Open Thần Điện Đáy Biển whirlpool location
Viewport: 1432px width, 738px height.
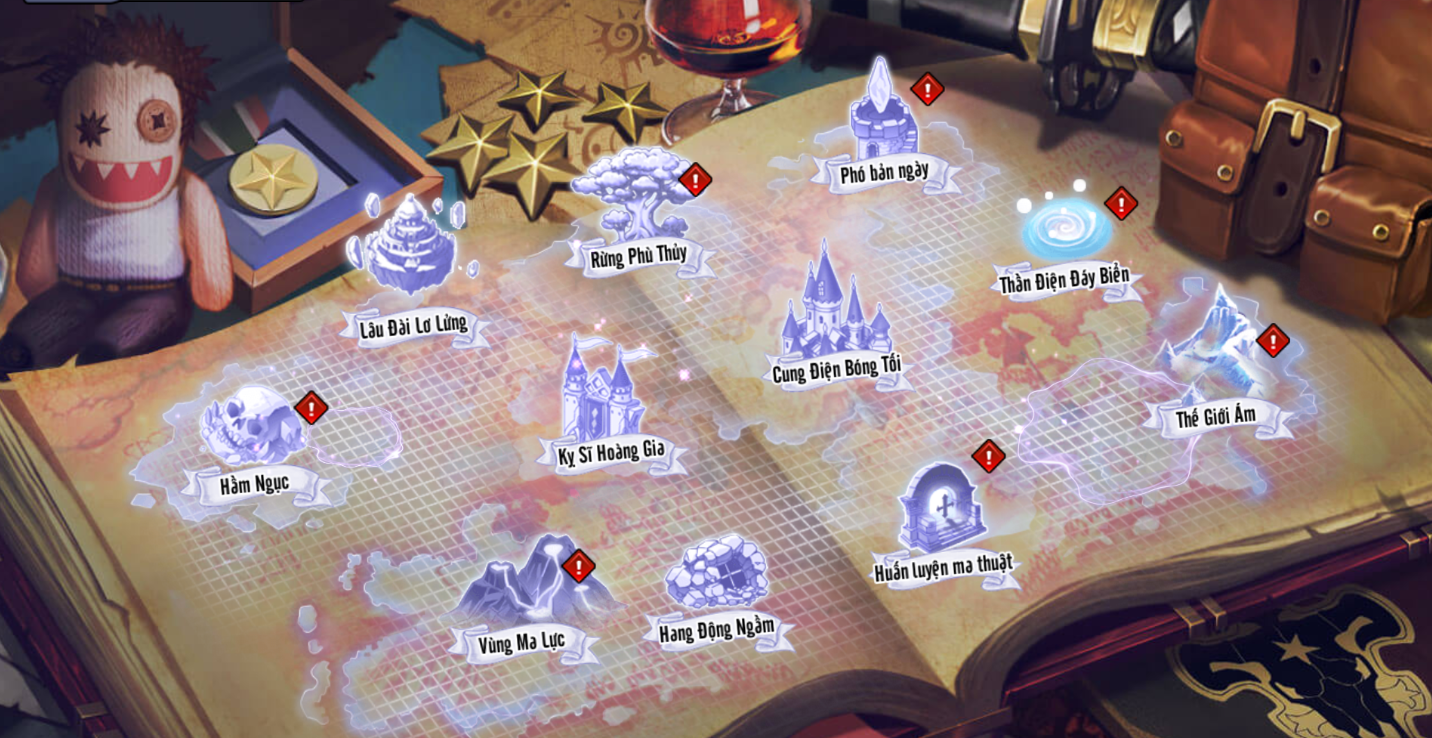(x=1066, y=230)
